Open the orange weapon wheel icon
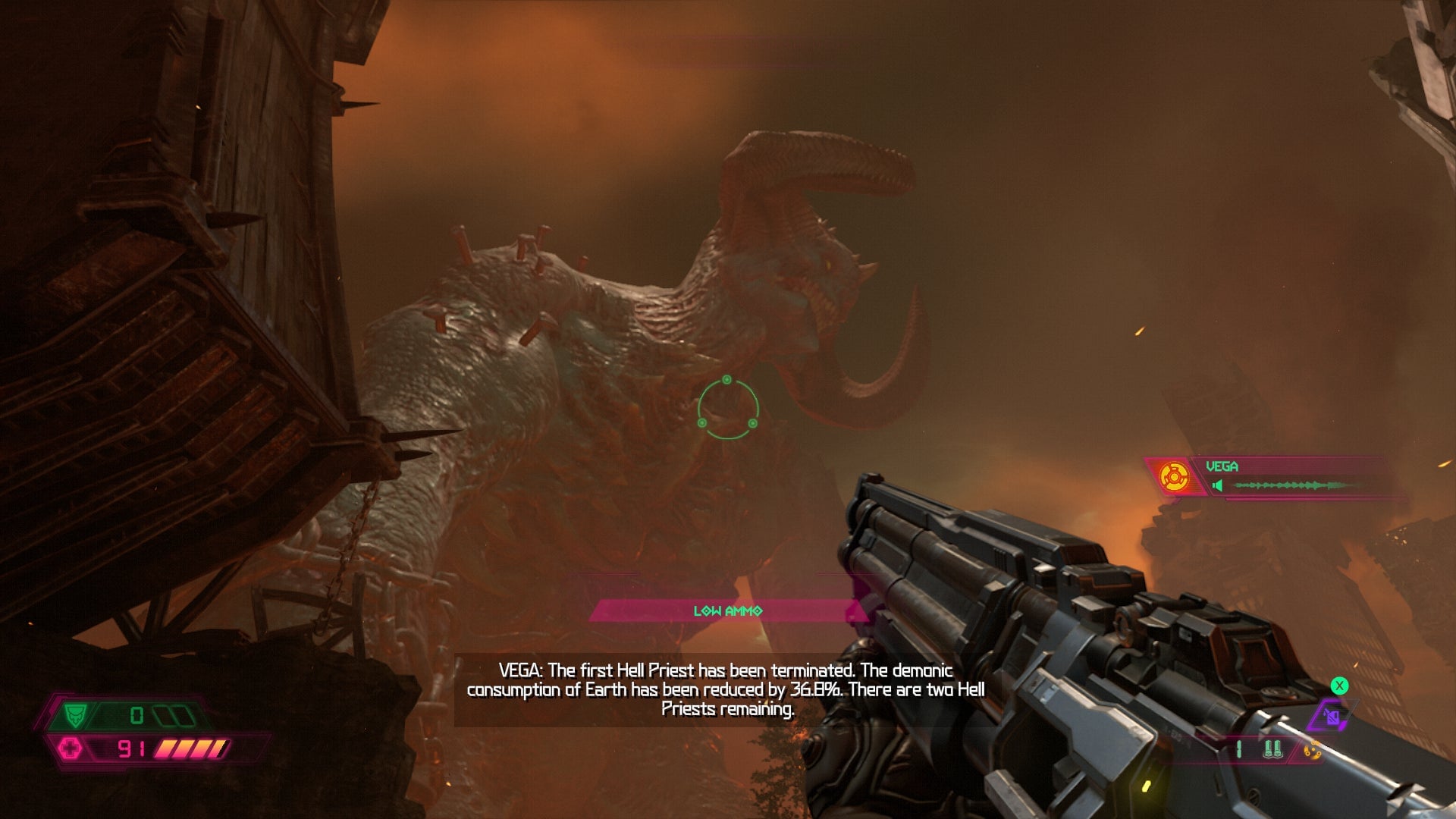The image size is (1456, 819). 1312,751
